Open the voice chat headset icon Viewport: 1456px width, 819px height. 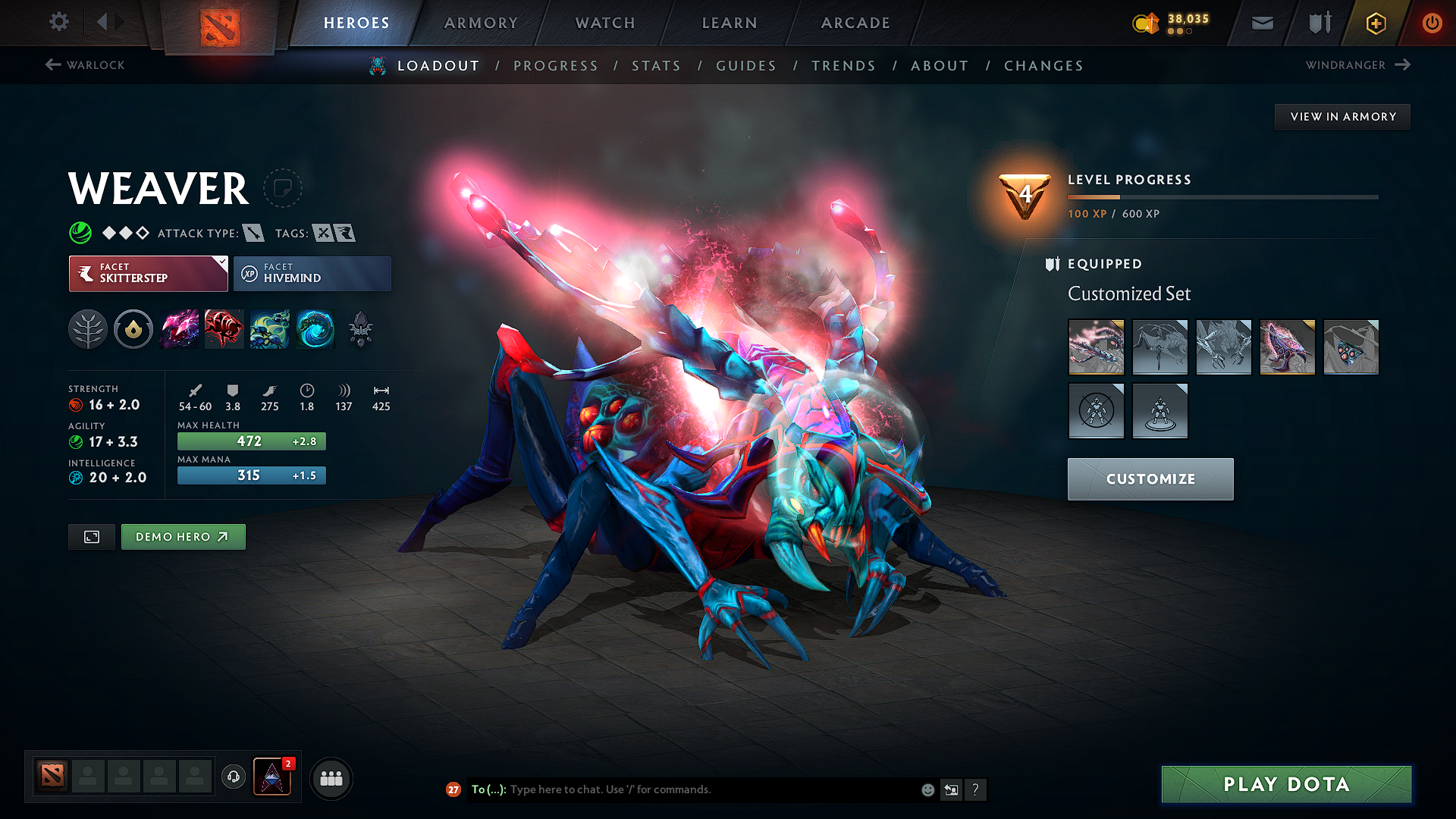point(233,777)
